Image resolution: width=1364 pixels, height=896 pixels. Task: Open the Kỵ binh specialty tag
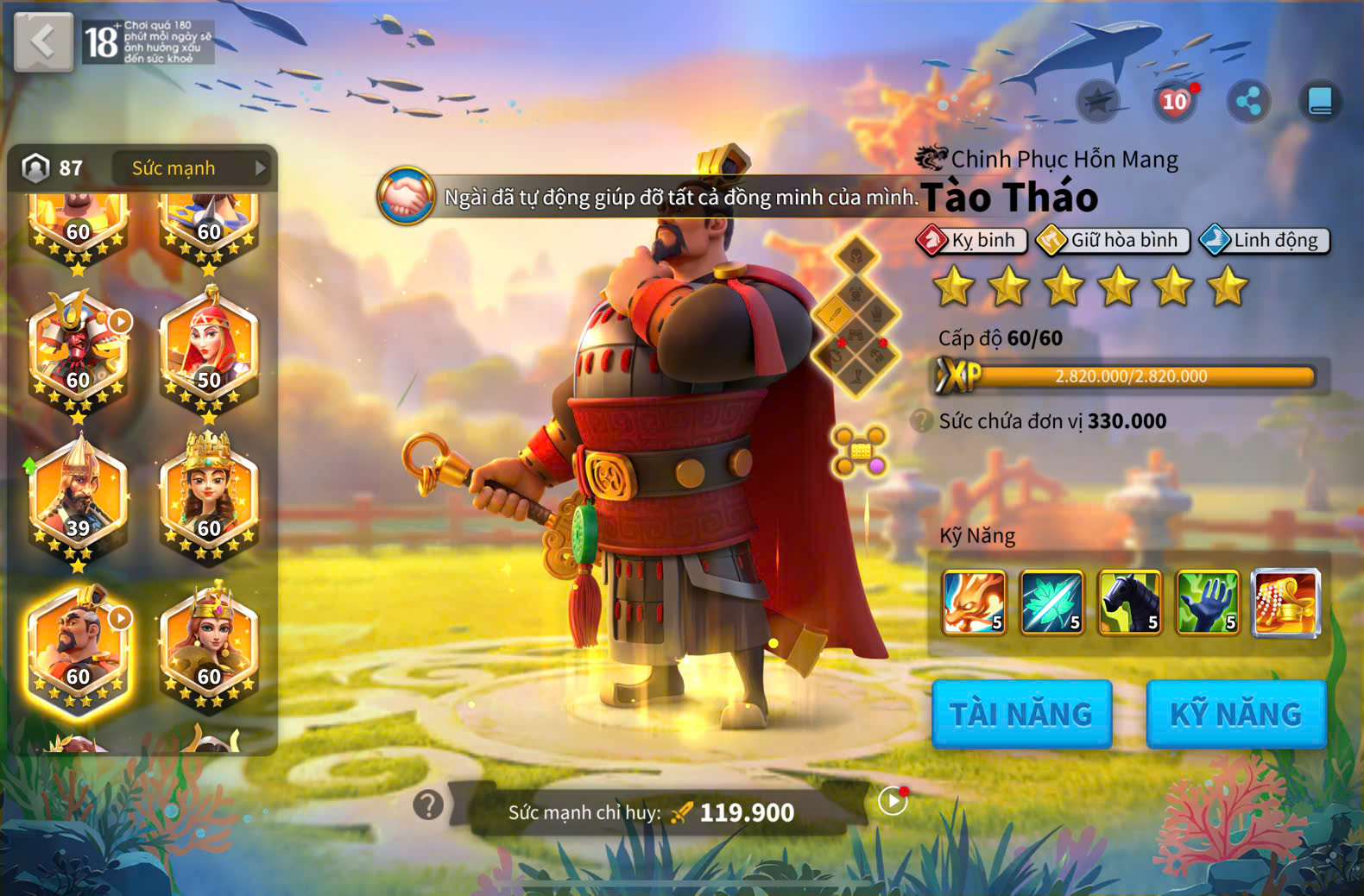(972, 240)
